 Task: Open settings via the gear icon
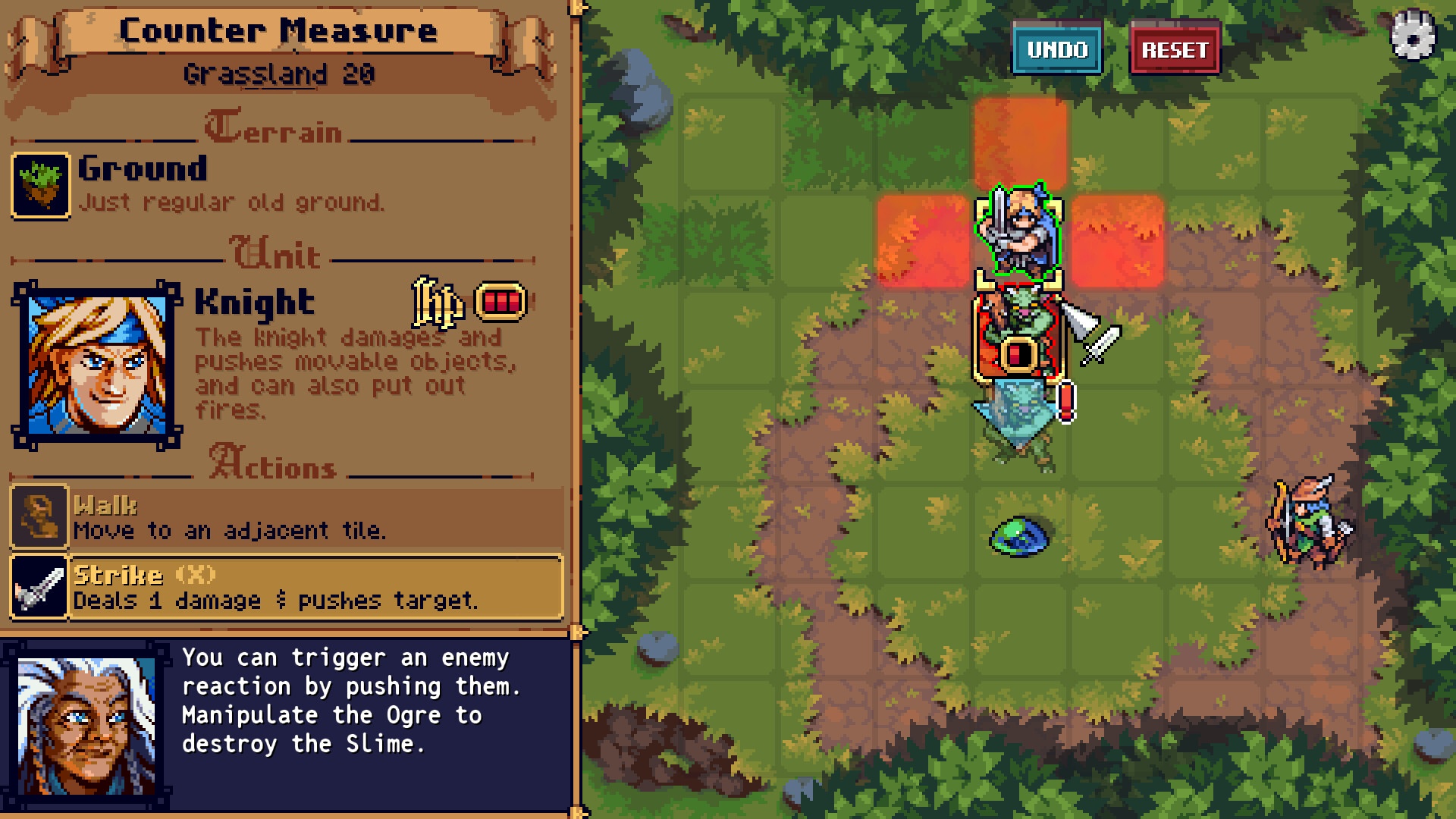click(x=1413, y=36)
